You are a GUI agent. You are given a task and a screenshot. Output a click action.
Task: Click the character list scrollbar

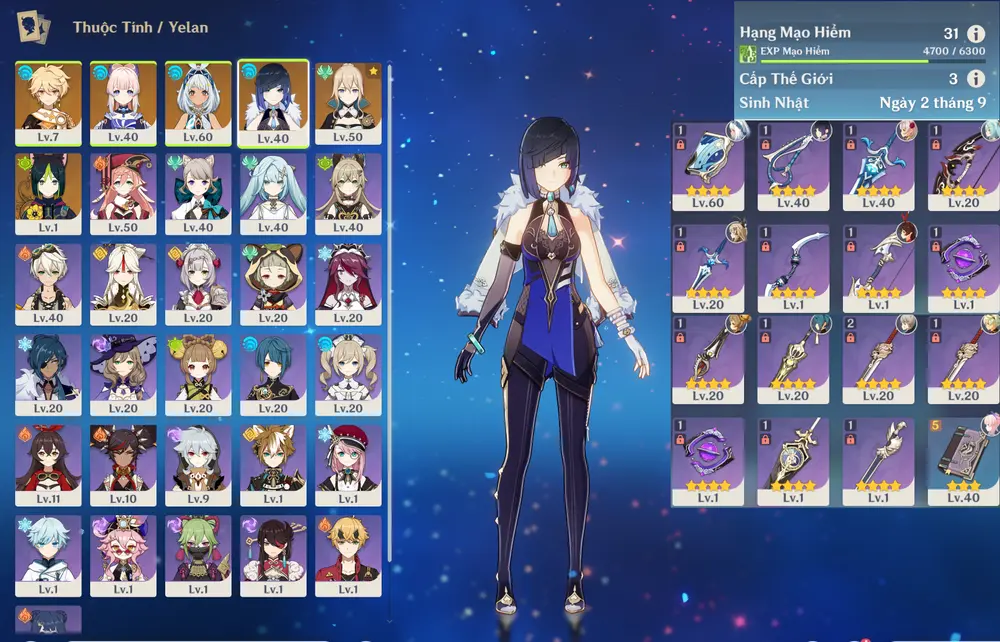(x=389, y=200)
